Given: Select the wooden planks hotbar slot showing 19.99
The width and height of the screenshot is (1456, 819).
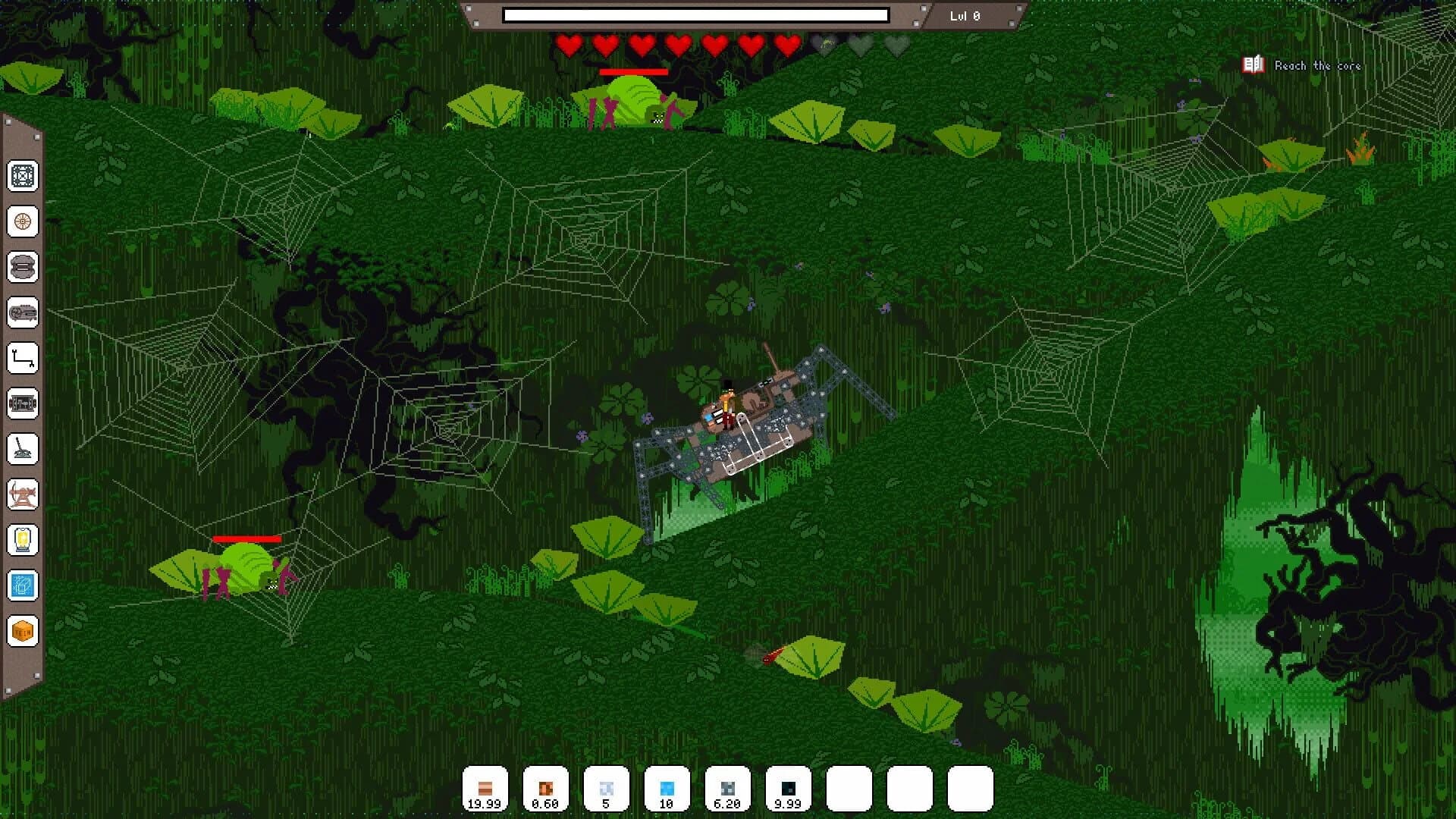Looking at the screenshot, I should click(x=484, y=787).
